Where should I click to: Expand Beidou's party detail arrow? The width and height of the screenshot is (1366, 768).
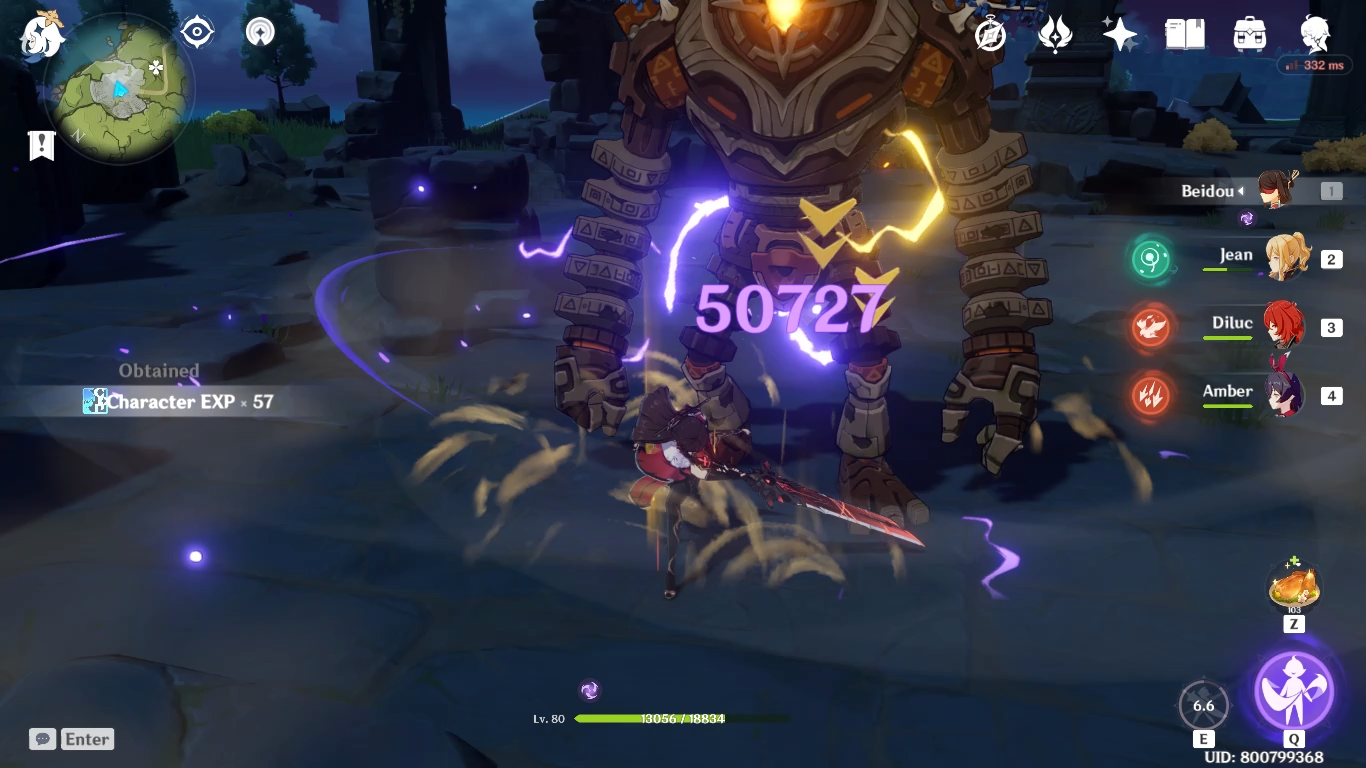point(1243,190)
